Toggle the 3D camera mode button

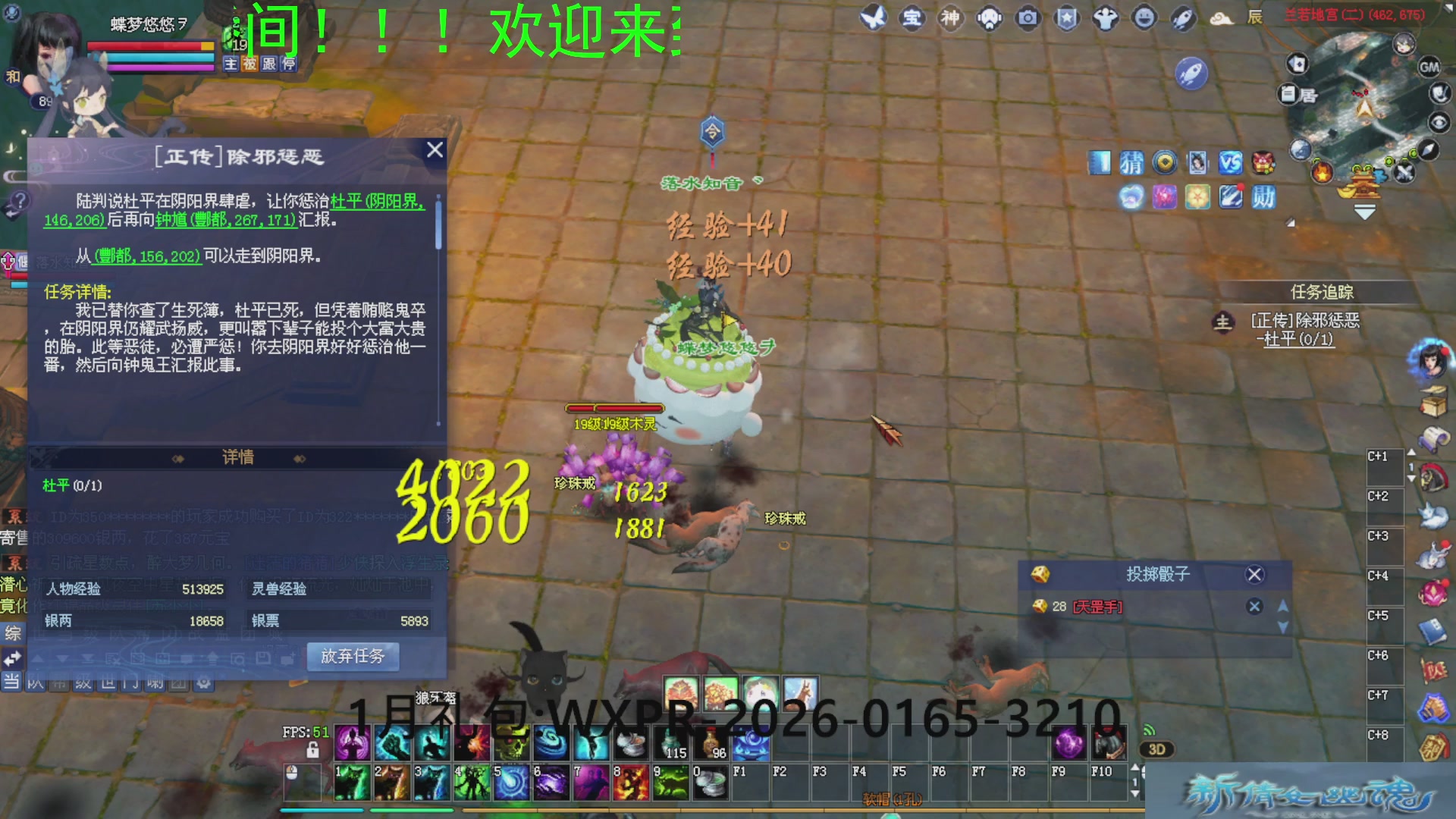pos(1158,749)
